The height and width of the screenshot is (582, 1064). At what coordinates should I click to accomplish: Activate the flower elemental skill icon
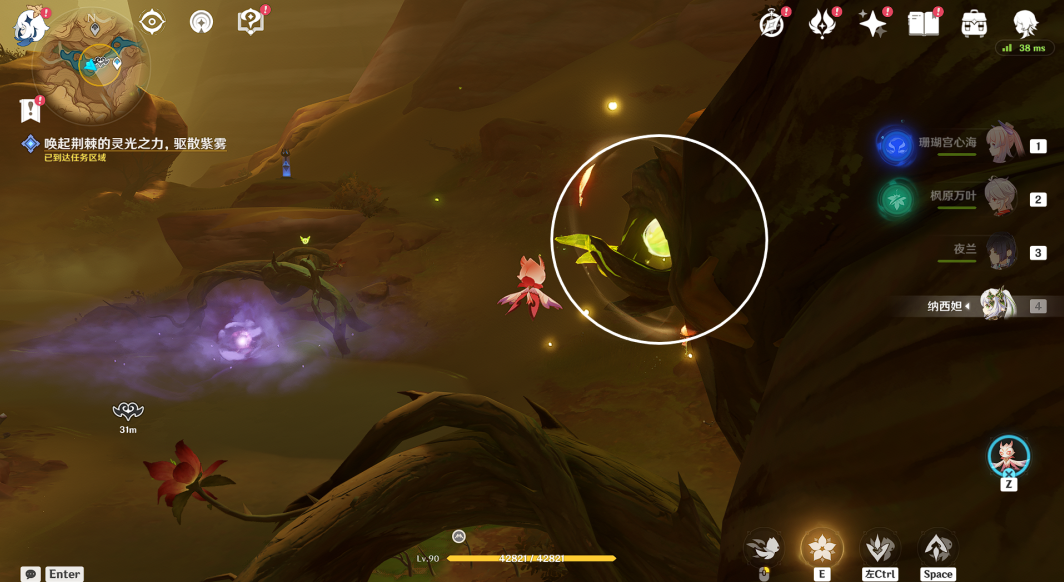(822, 547)
